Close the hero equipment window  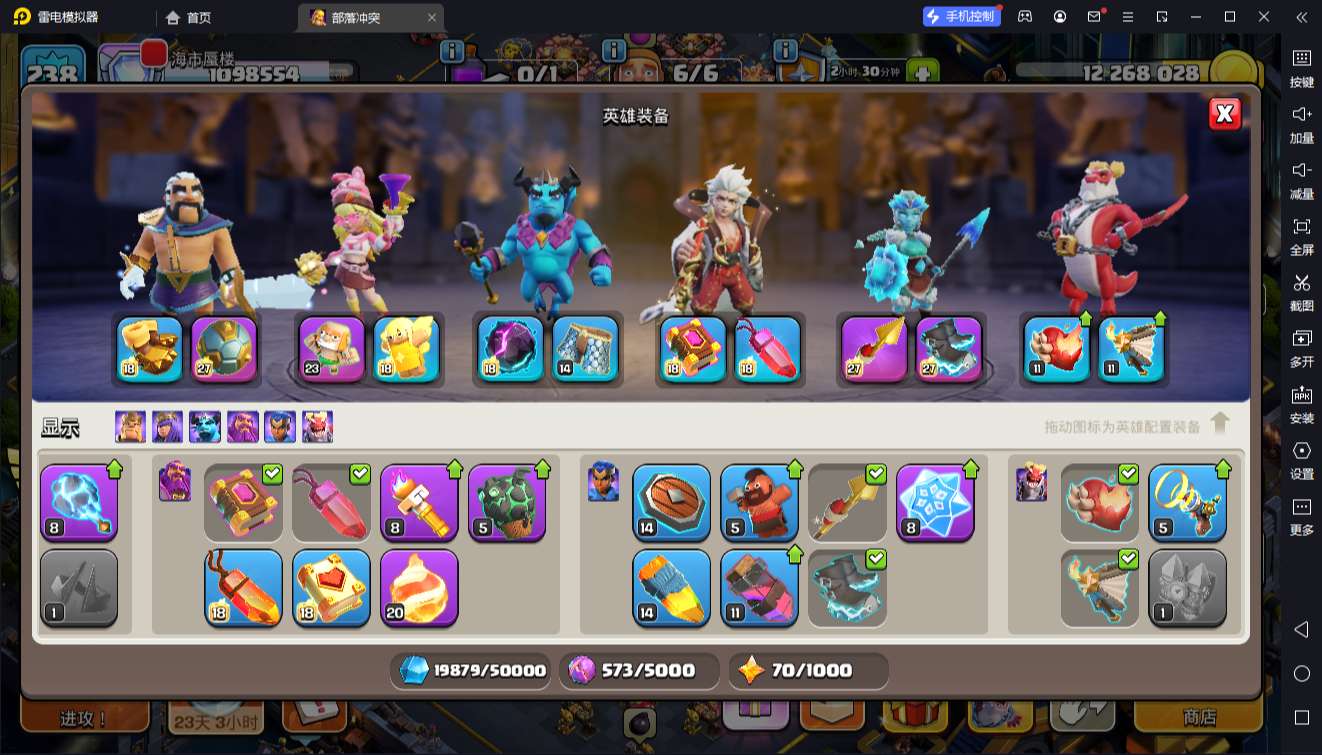click(x=1224, y=114)
